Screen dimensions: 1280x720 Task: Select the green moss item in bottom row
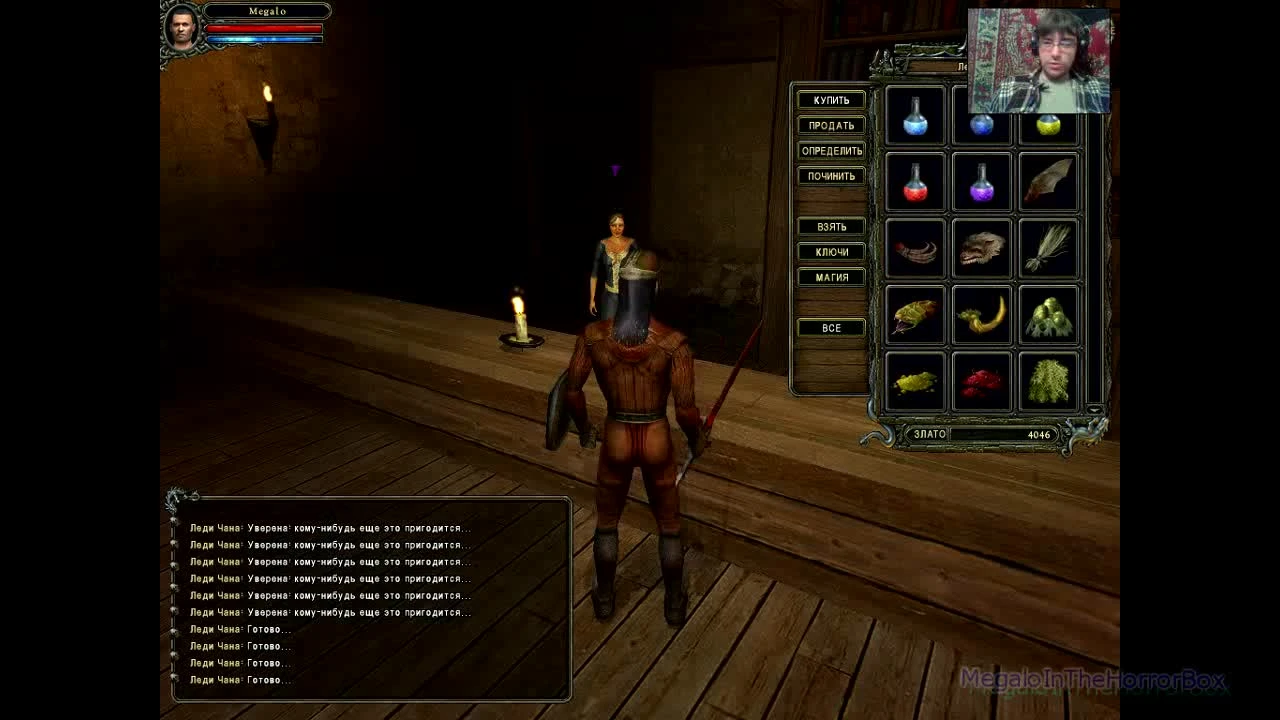pos(1048,382)
